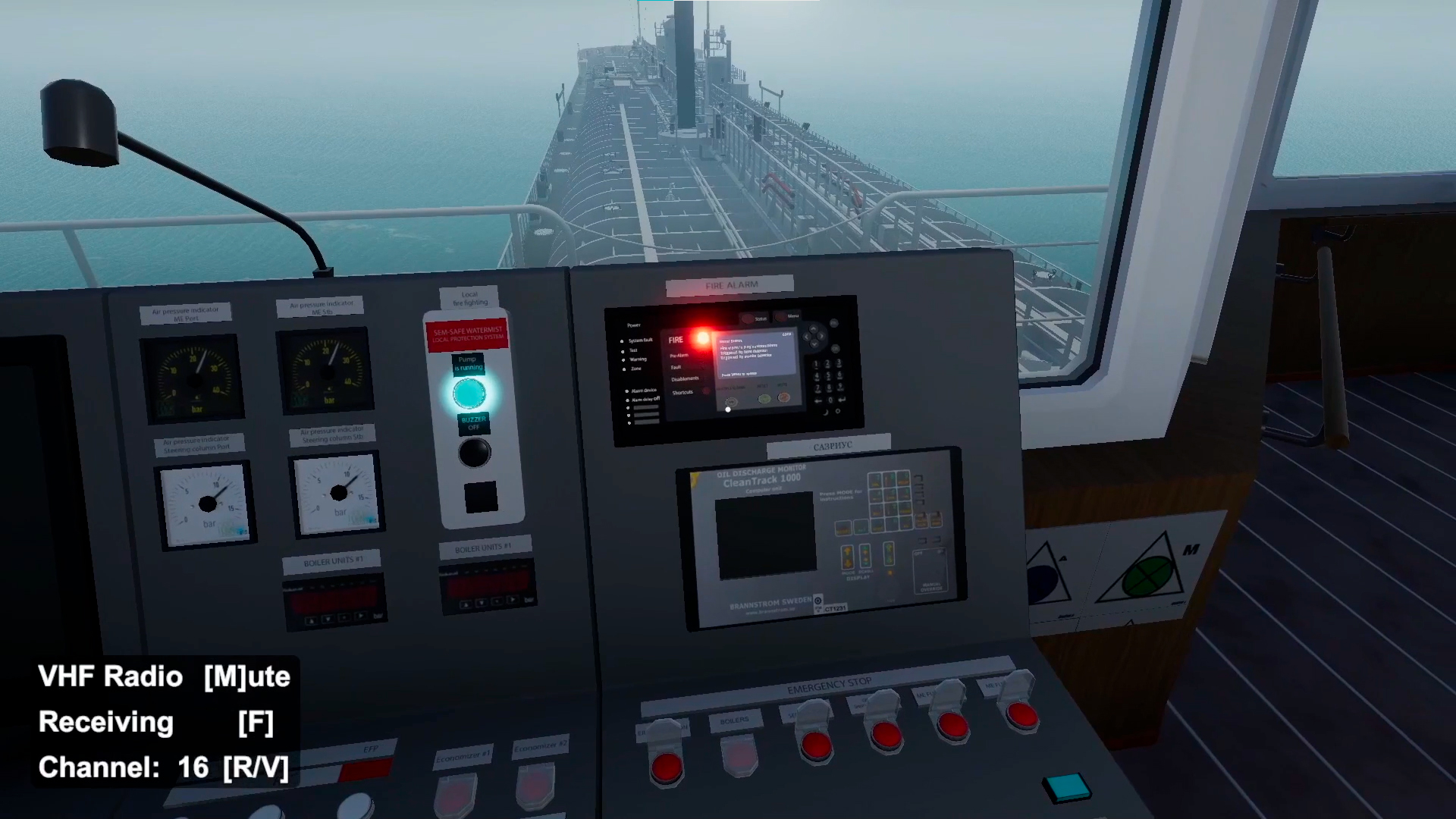
Task: Open the Shortcuts entry on the fire alarm panel
Action: pos(682,392)
